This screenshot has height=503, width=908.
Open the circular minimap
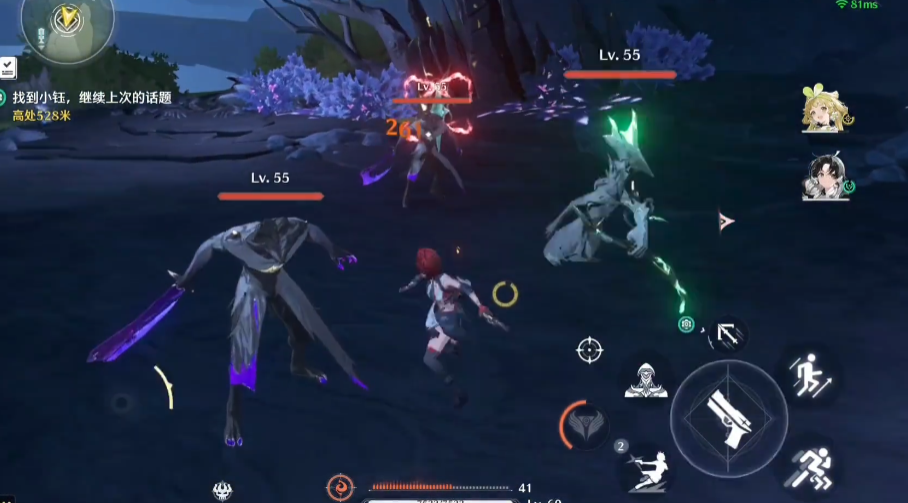point(67,22)
